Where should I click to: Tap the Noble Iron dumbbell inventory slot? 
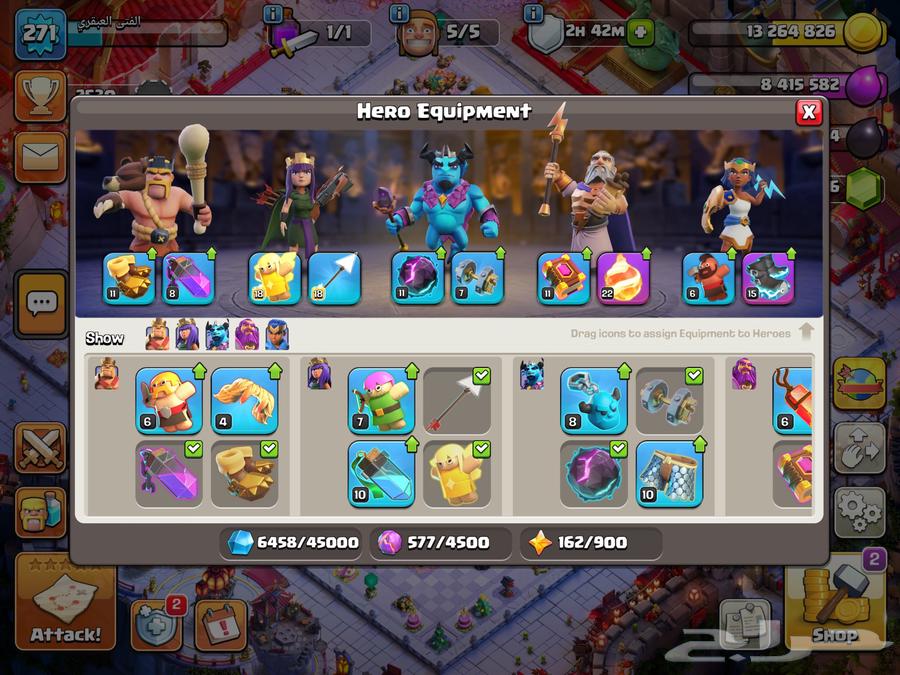click(669, 401)
